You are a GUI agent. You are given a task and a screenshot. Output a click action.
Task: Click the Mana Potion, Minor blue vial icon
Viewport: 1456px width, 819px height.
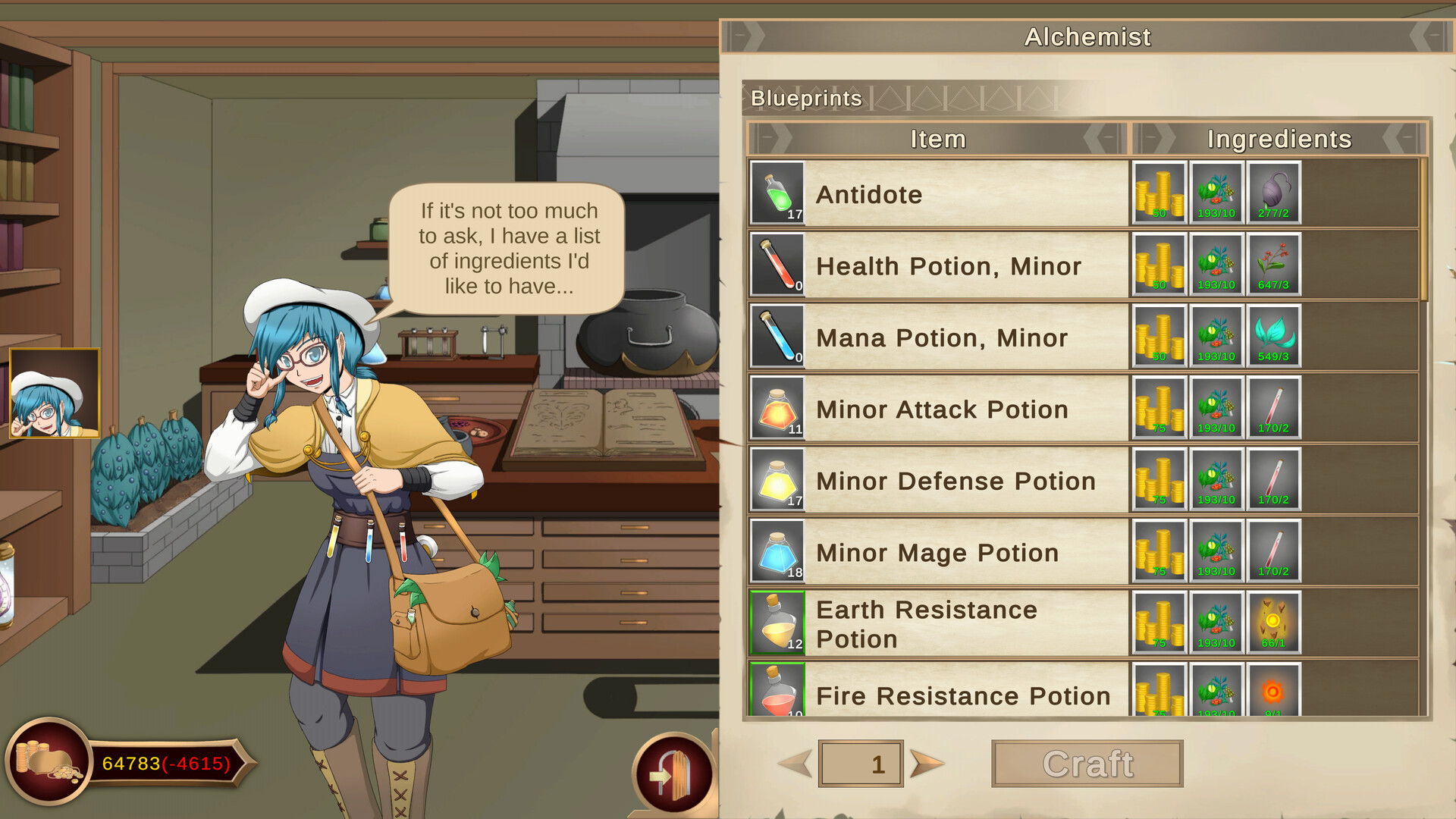pyautogui.click(x=777, y=336)
